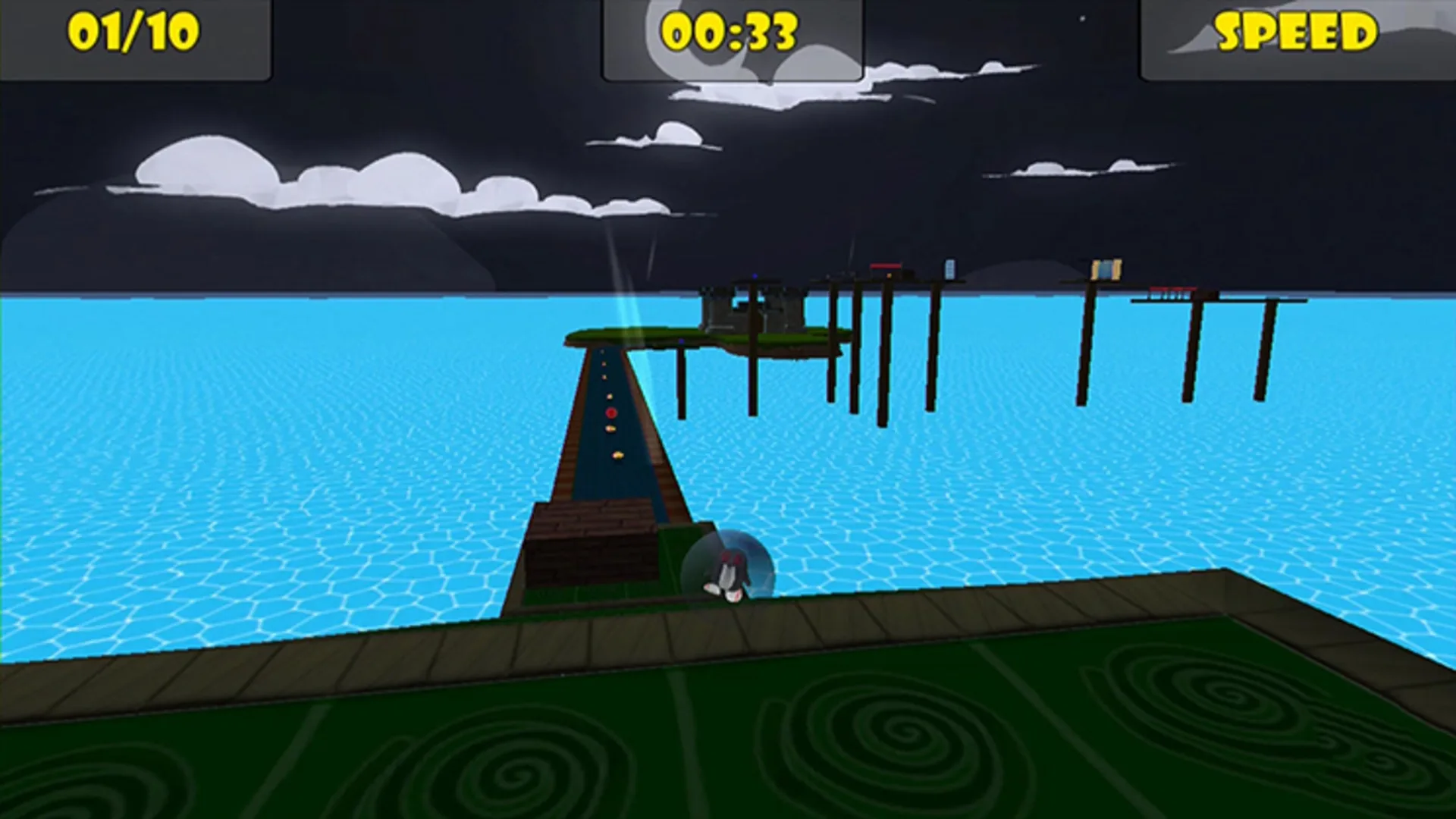Select the blue-and-gold chest on the far pier
1456x819 pixels.
click(1107, 268)
